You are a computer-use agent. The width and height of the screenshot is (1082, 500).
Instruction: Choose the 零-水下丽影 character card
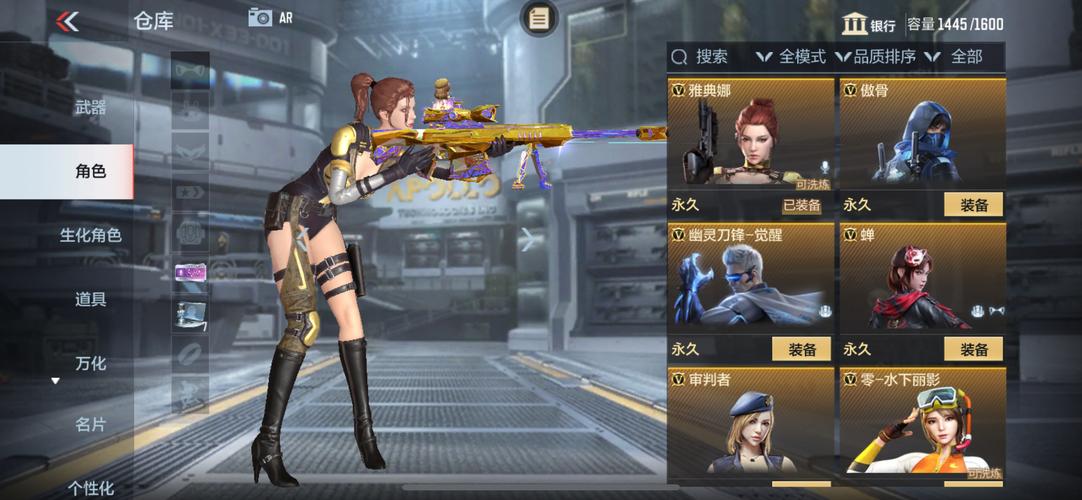click(922, 425)
